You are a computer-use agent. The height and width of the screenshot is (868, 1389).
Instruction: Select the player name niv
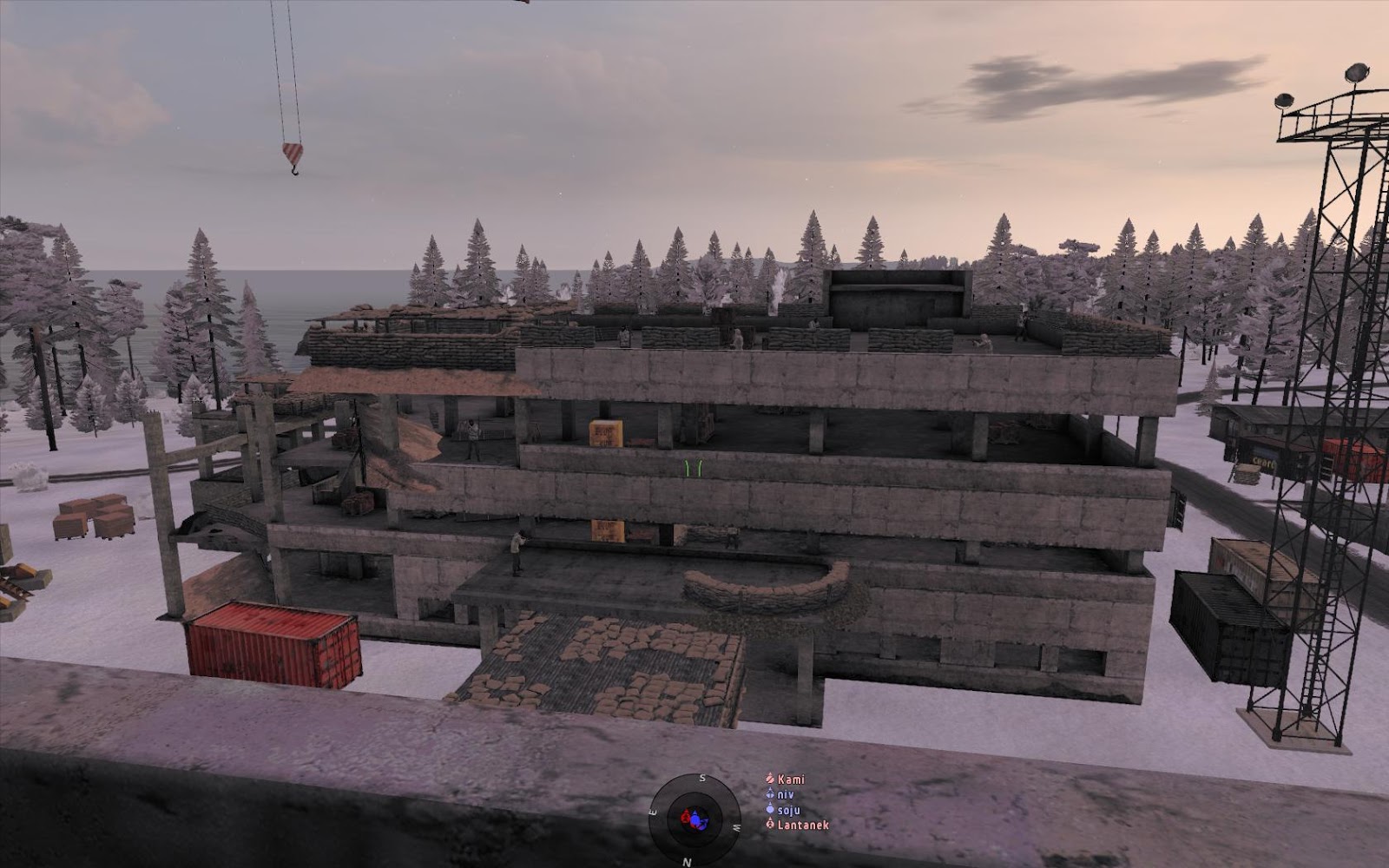(x=786, y=794)
